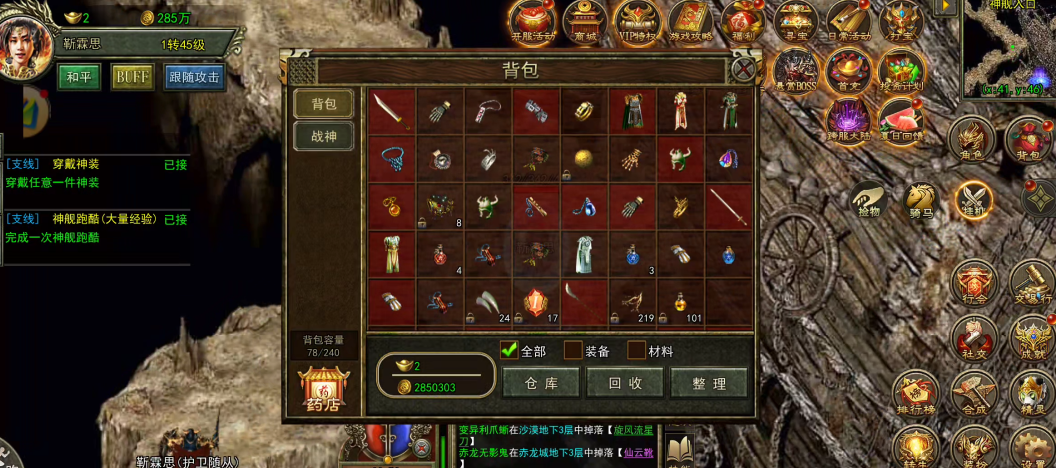Open the BUFF list
Screen dimensions: 1056x468
click(x=132, y=77)
